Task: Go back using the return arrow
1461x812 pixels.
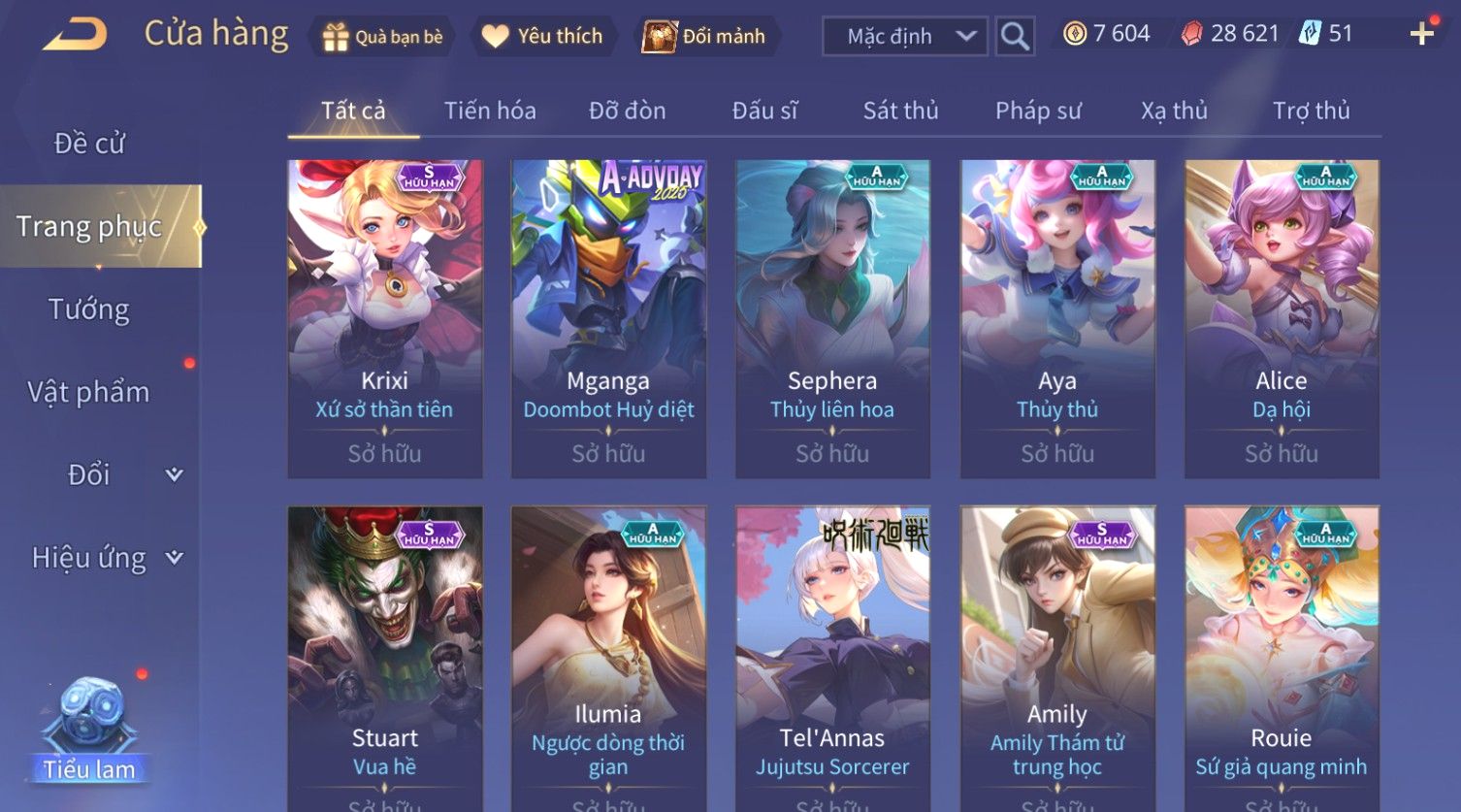Action: point(75,35)
